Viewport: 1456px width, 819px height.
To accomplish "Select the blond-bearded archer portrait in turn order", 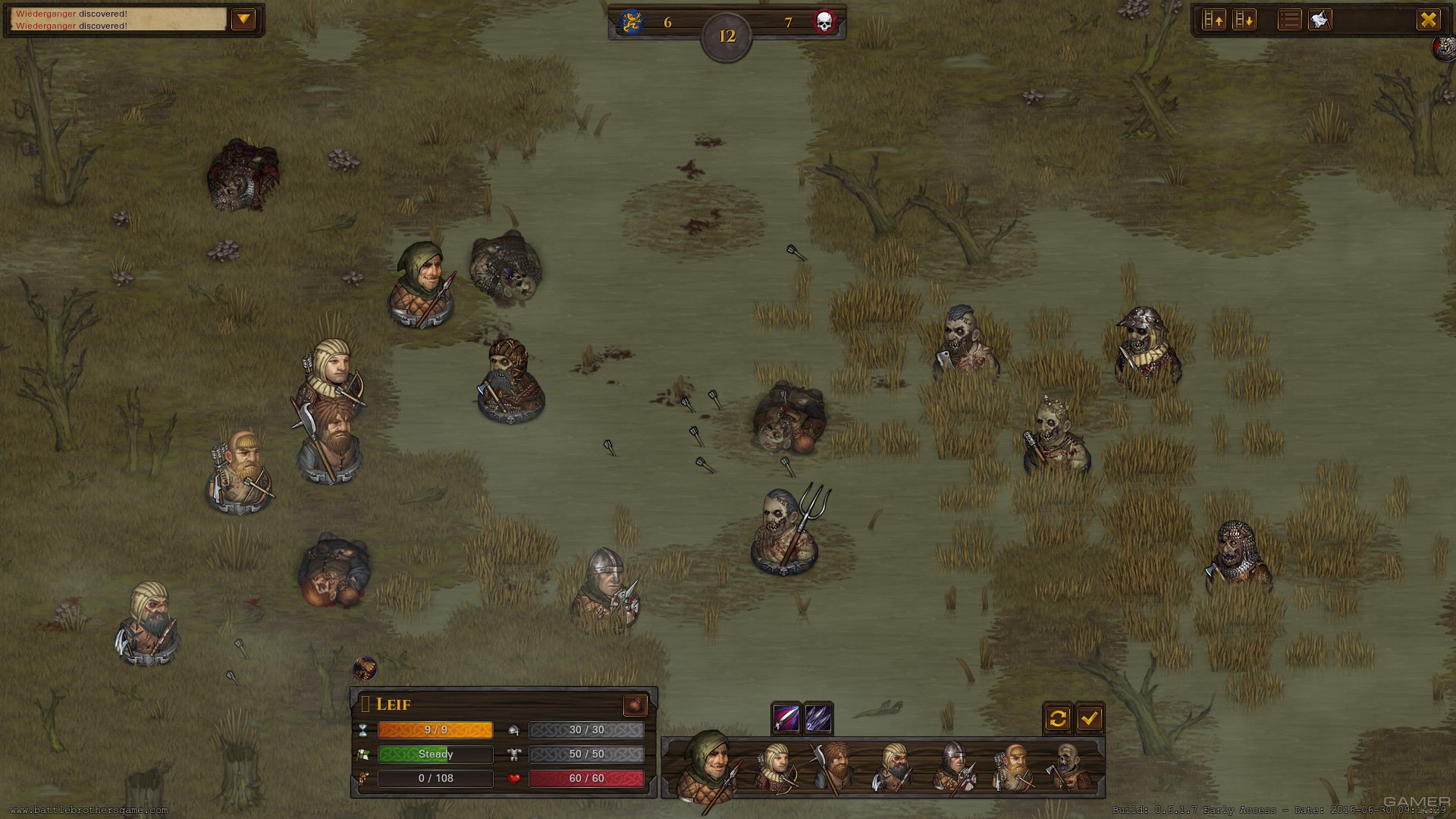I will [x=1012, y=767].
